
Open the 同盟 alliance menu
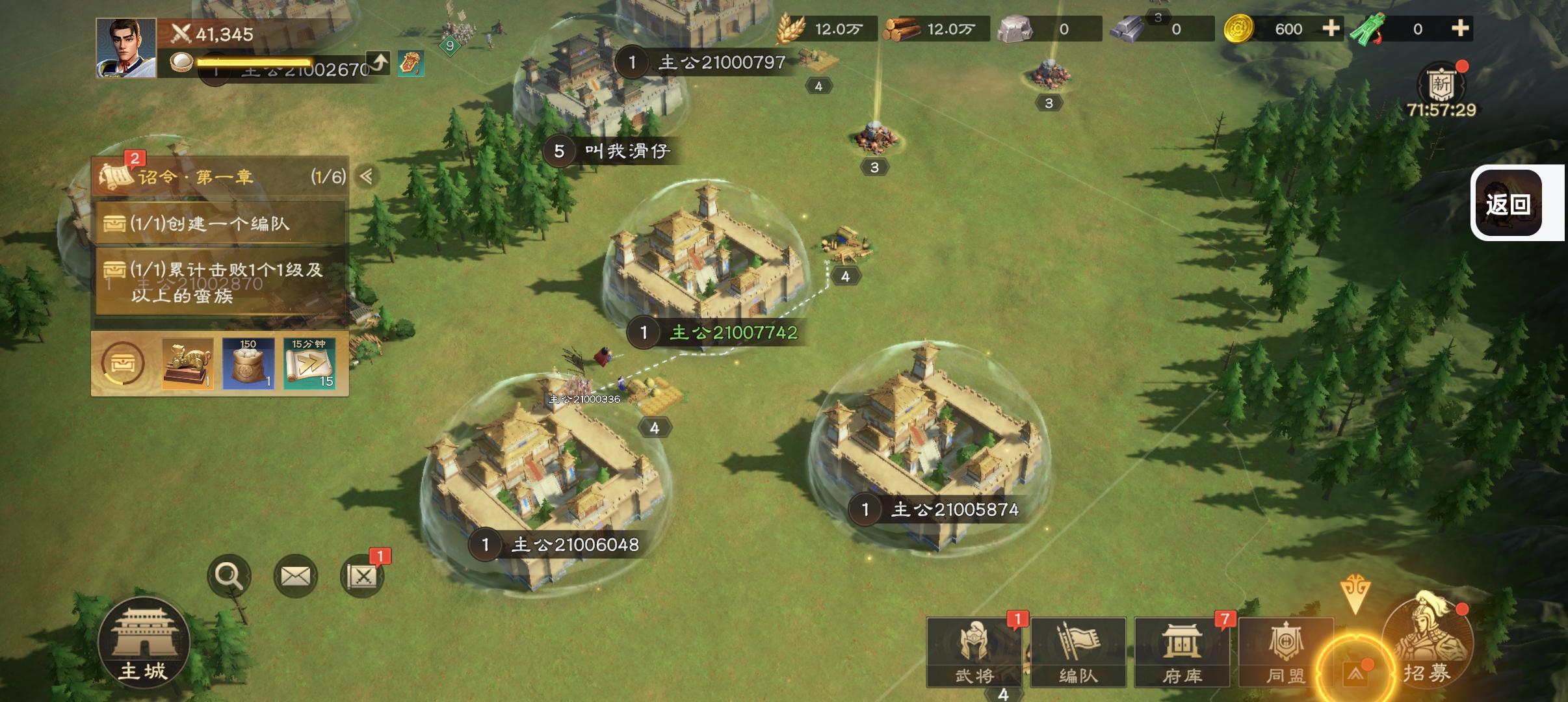pos(1285,652)
